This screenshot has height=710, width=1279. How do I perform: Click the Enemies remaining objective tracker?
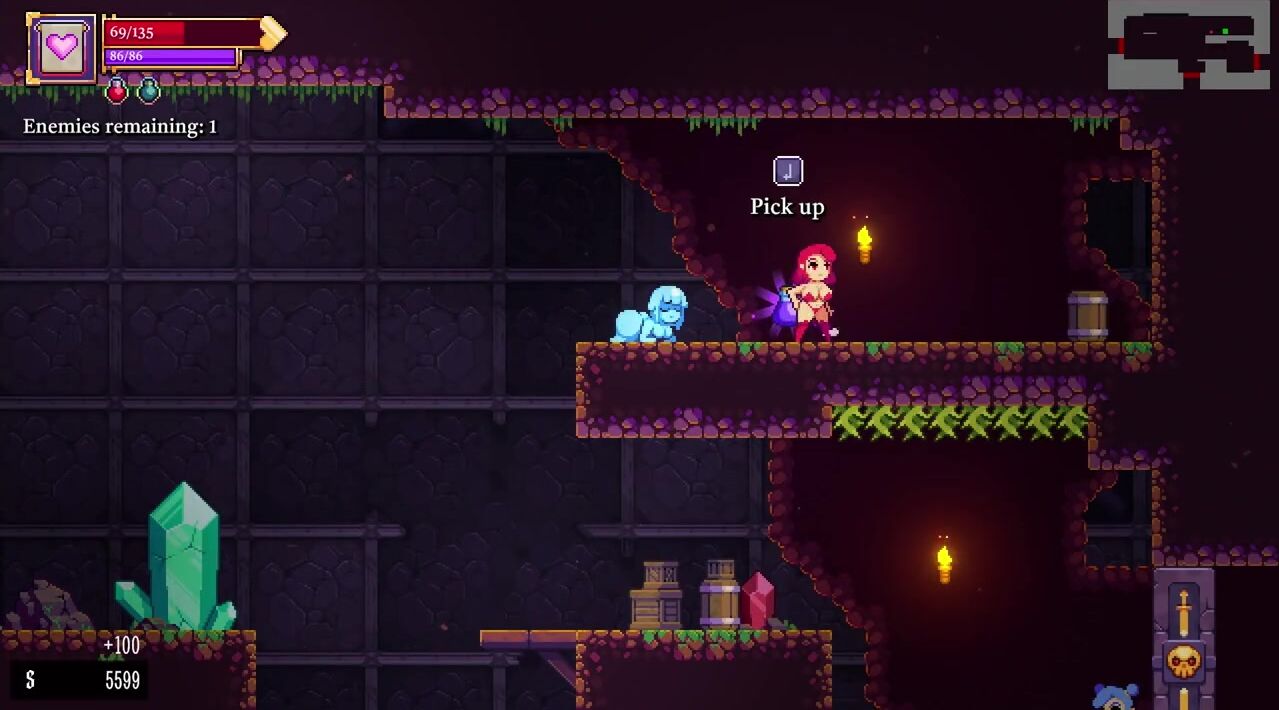click(x=120, y=127)
